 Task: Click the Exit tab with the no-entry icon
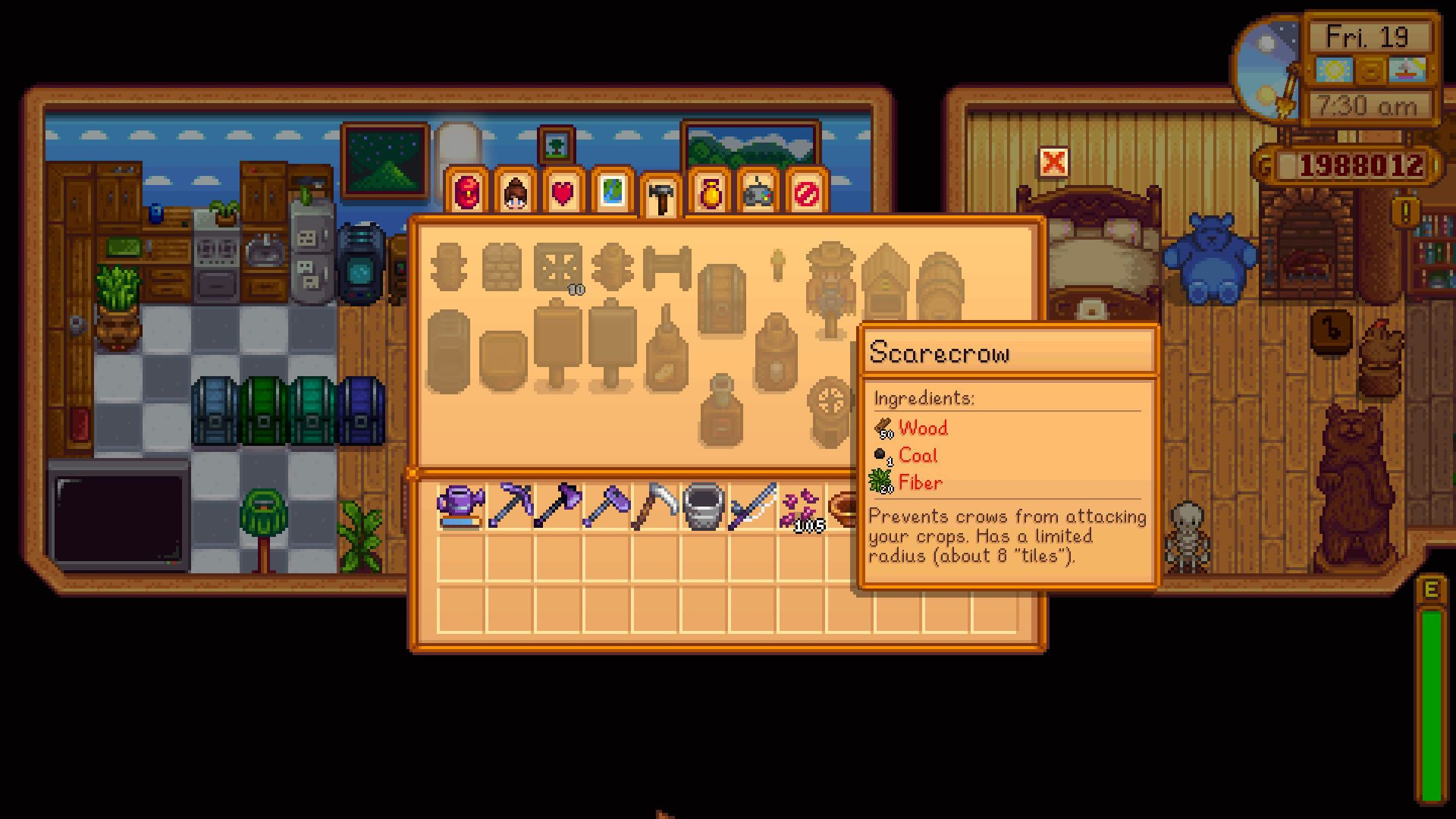806,193
